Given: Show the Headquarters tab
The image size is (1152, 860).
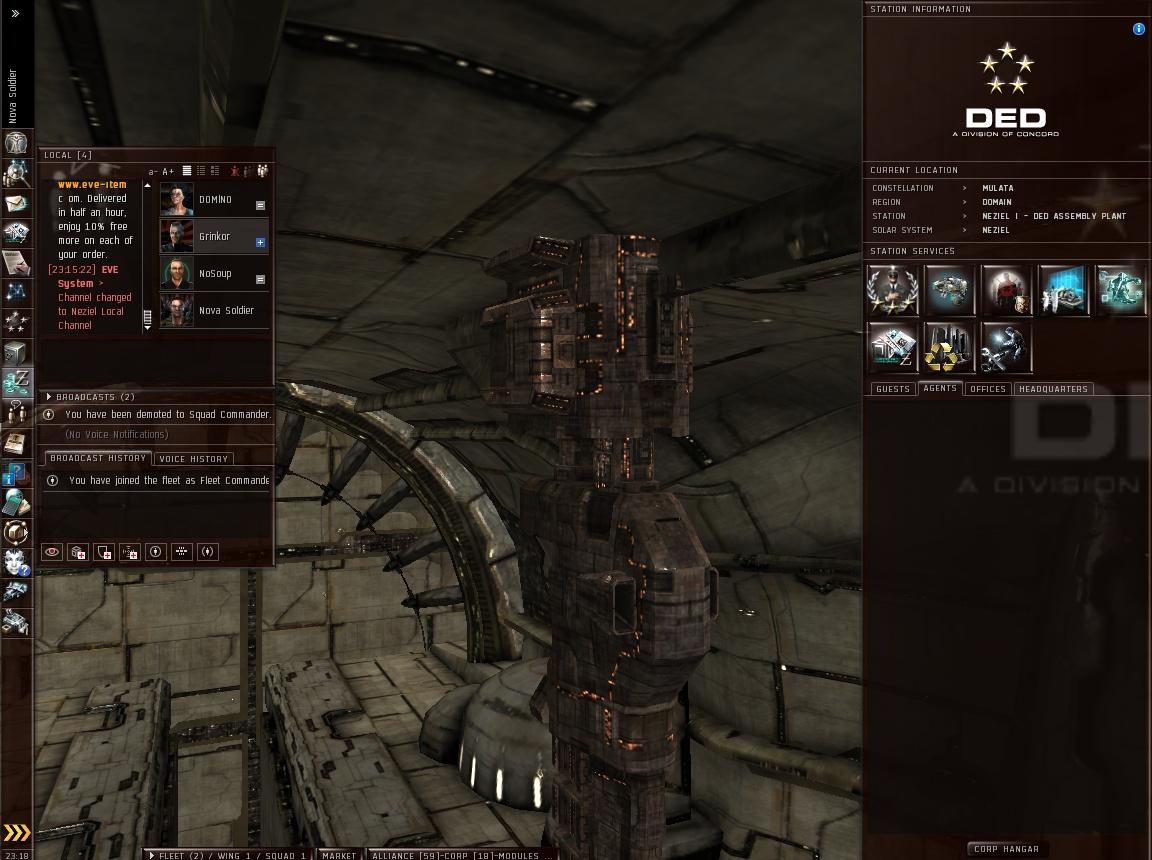Looking at the screenshot, I should (1053, 389).
